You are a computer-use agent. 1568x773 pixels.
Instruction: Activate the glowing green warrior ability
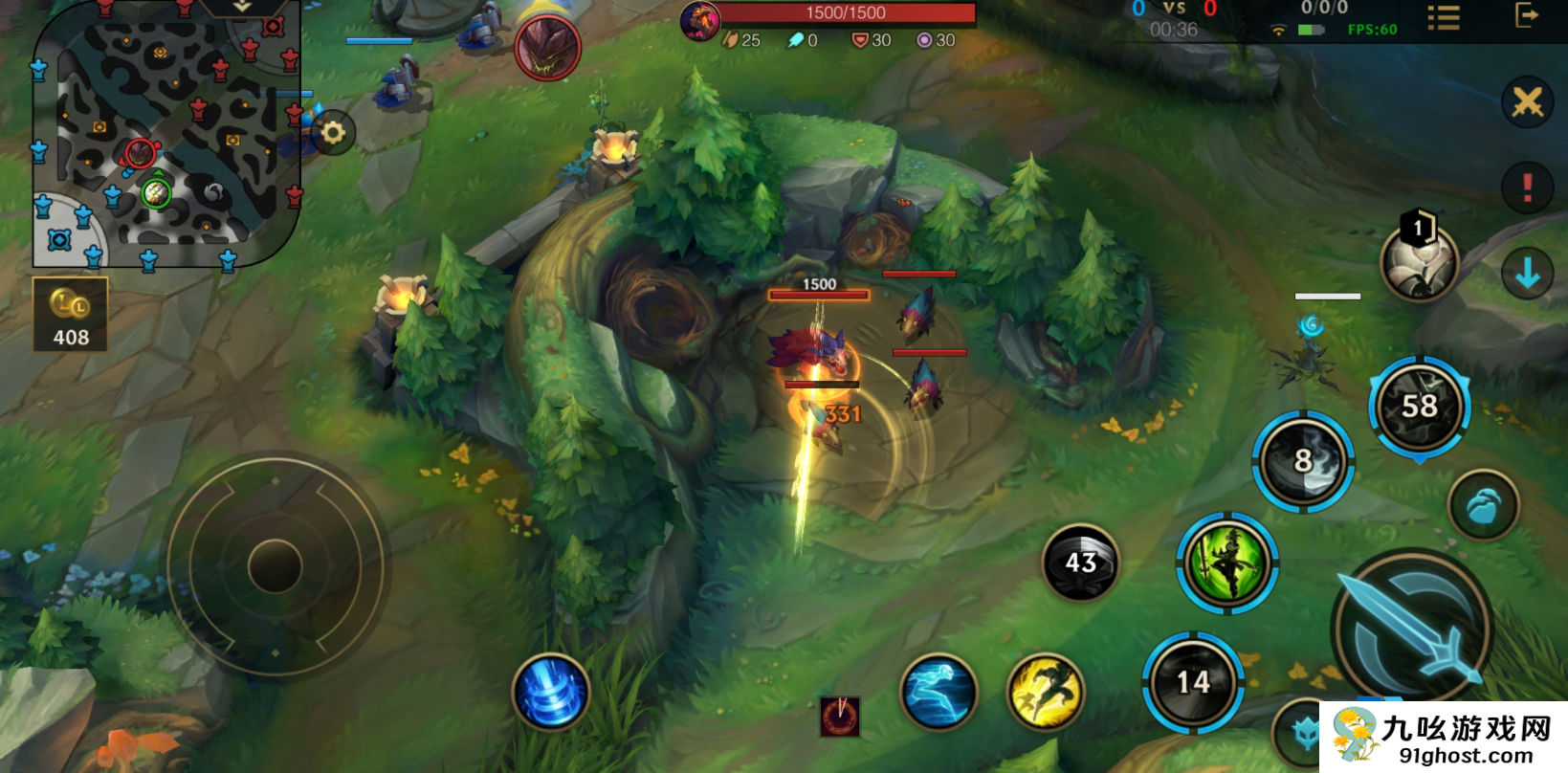1227,563
